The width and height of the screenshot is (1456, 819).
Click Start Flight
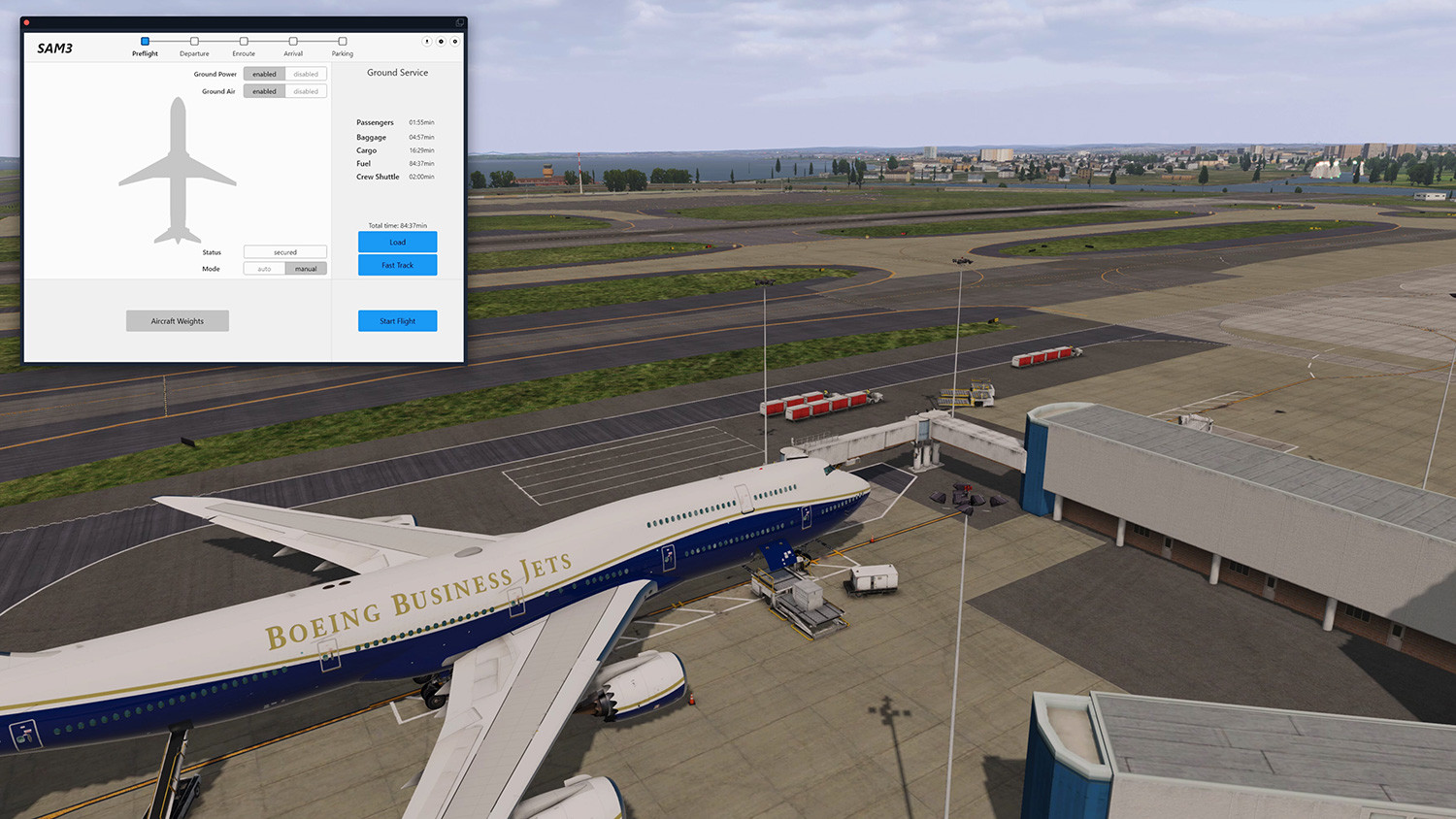[397, 320]
